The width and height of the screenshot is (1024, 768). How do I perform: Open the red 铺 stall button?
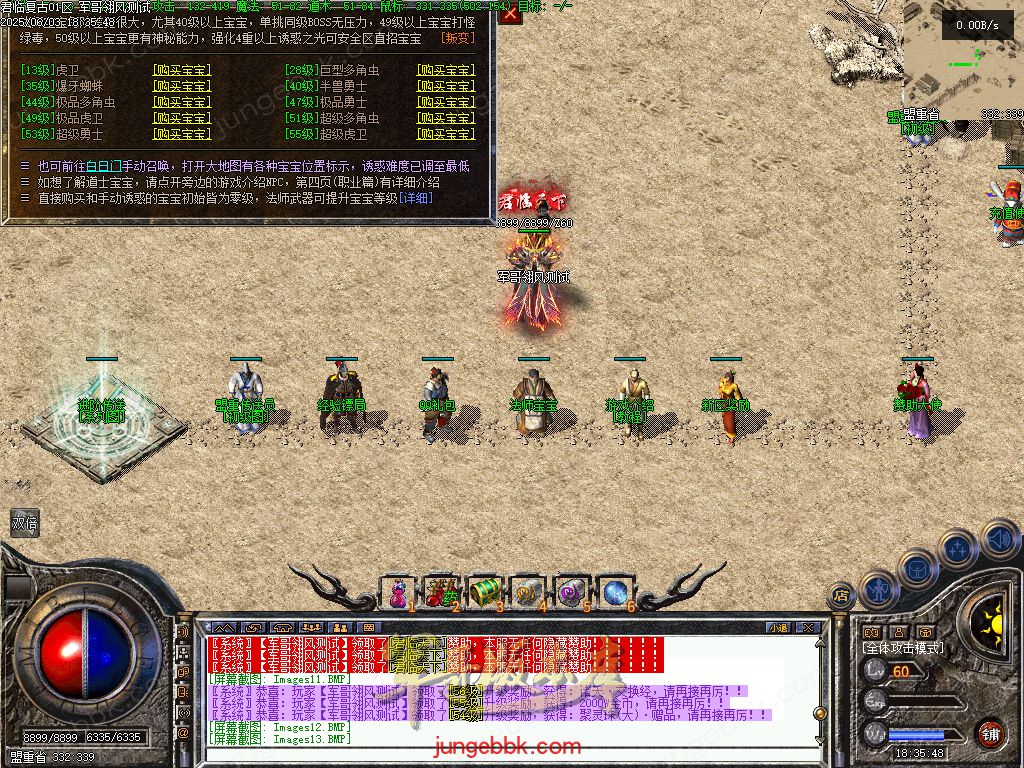point(990,733)
